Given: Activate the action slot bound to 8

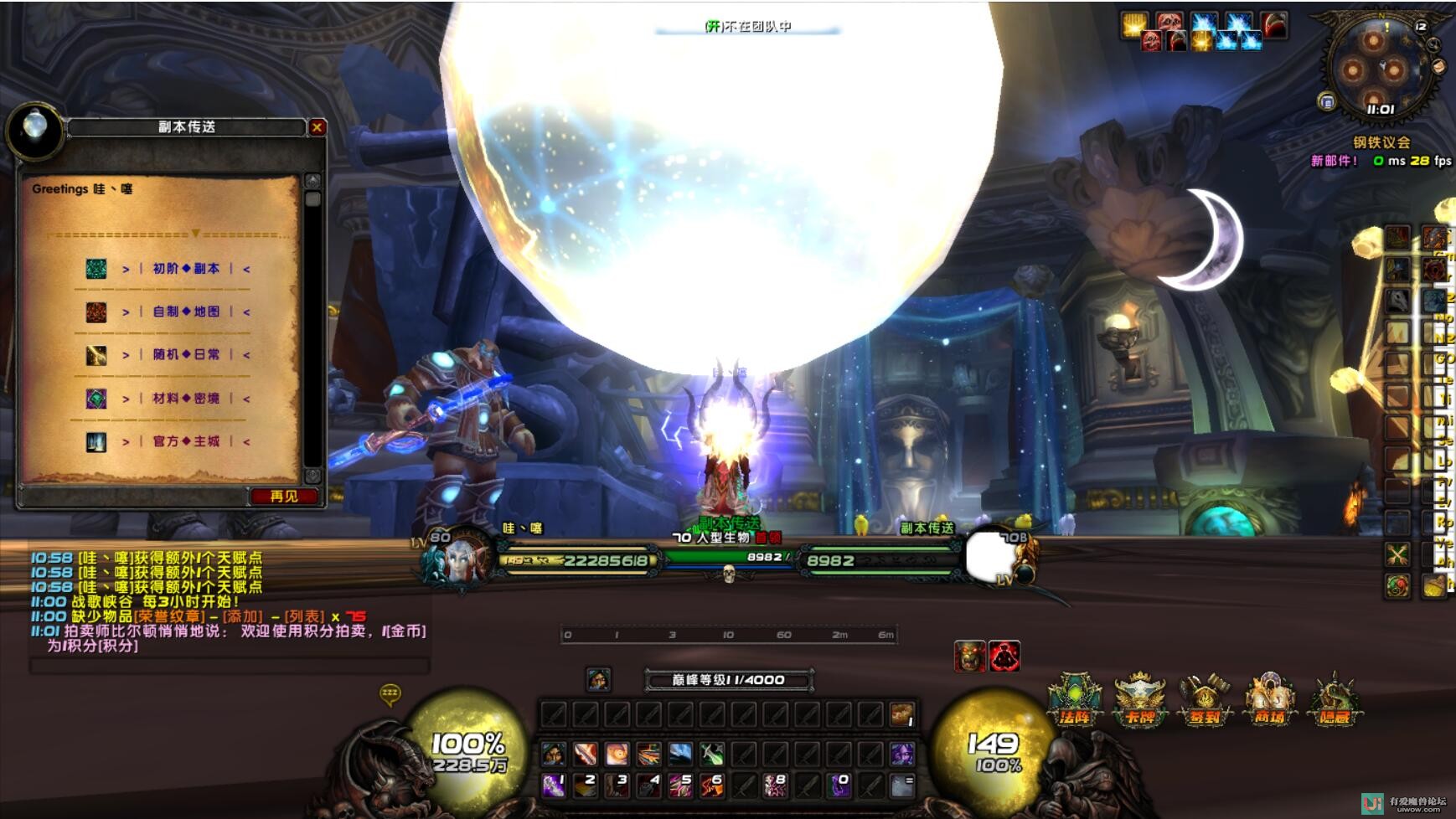Looking at the screenshot, I should pos(776,786).
